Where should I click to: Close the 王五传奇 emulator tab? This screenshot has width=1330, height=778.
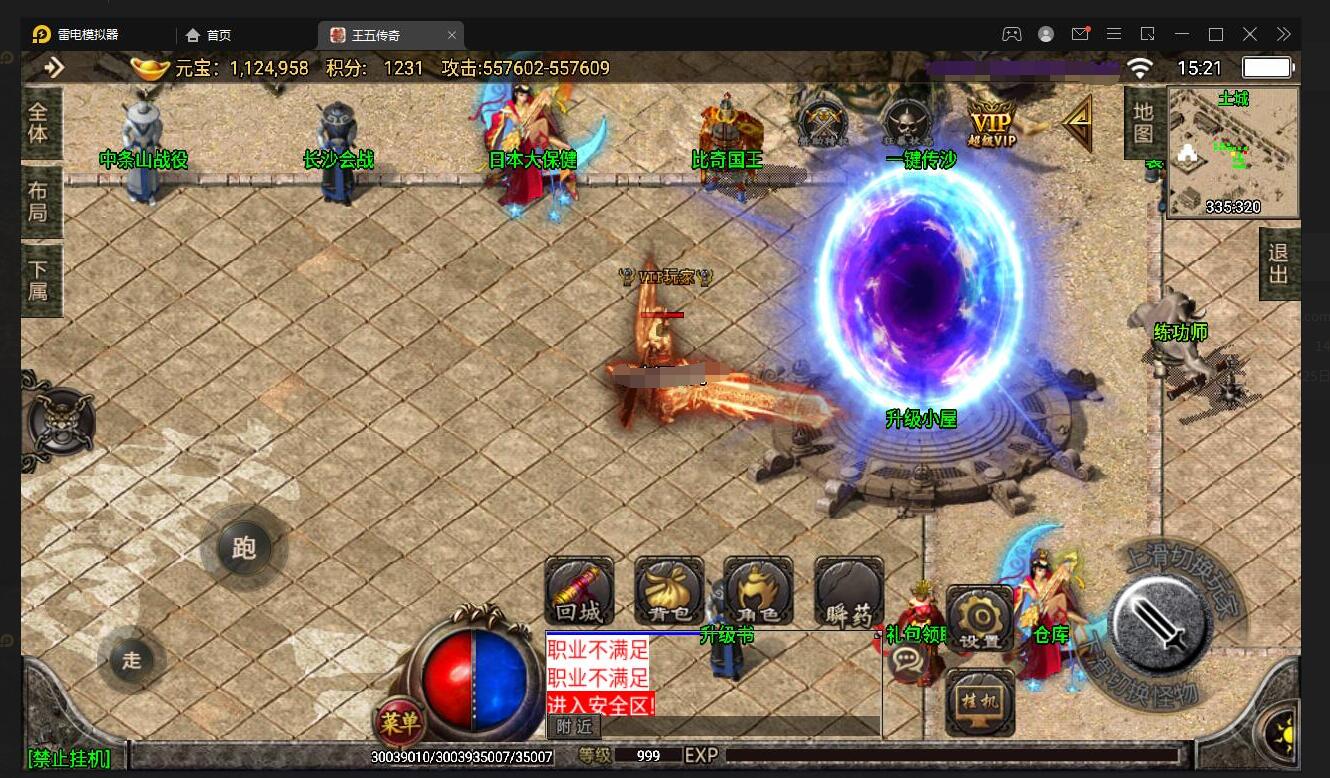pos(452,35)
